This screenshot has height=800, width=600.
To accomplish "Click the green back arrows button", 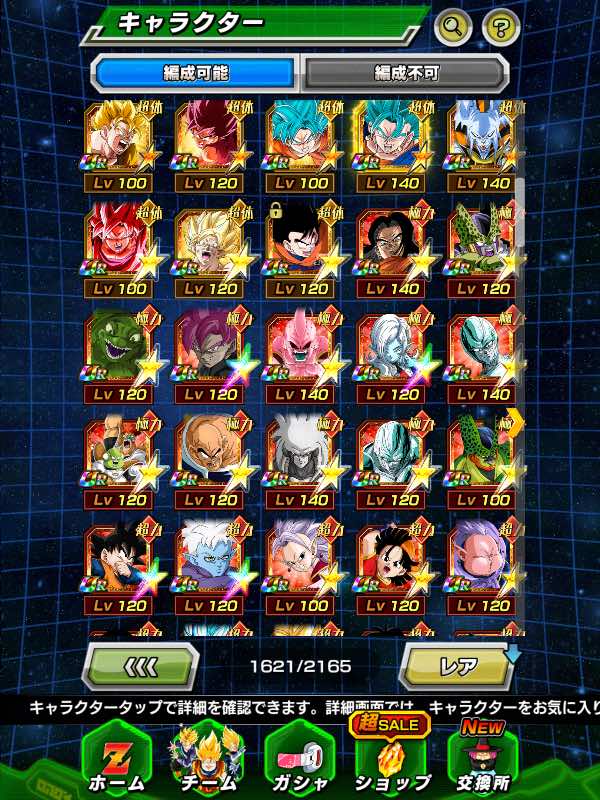I will click(139, 665).
